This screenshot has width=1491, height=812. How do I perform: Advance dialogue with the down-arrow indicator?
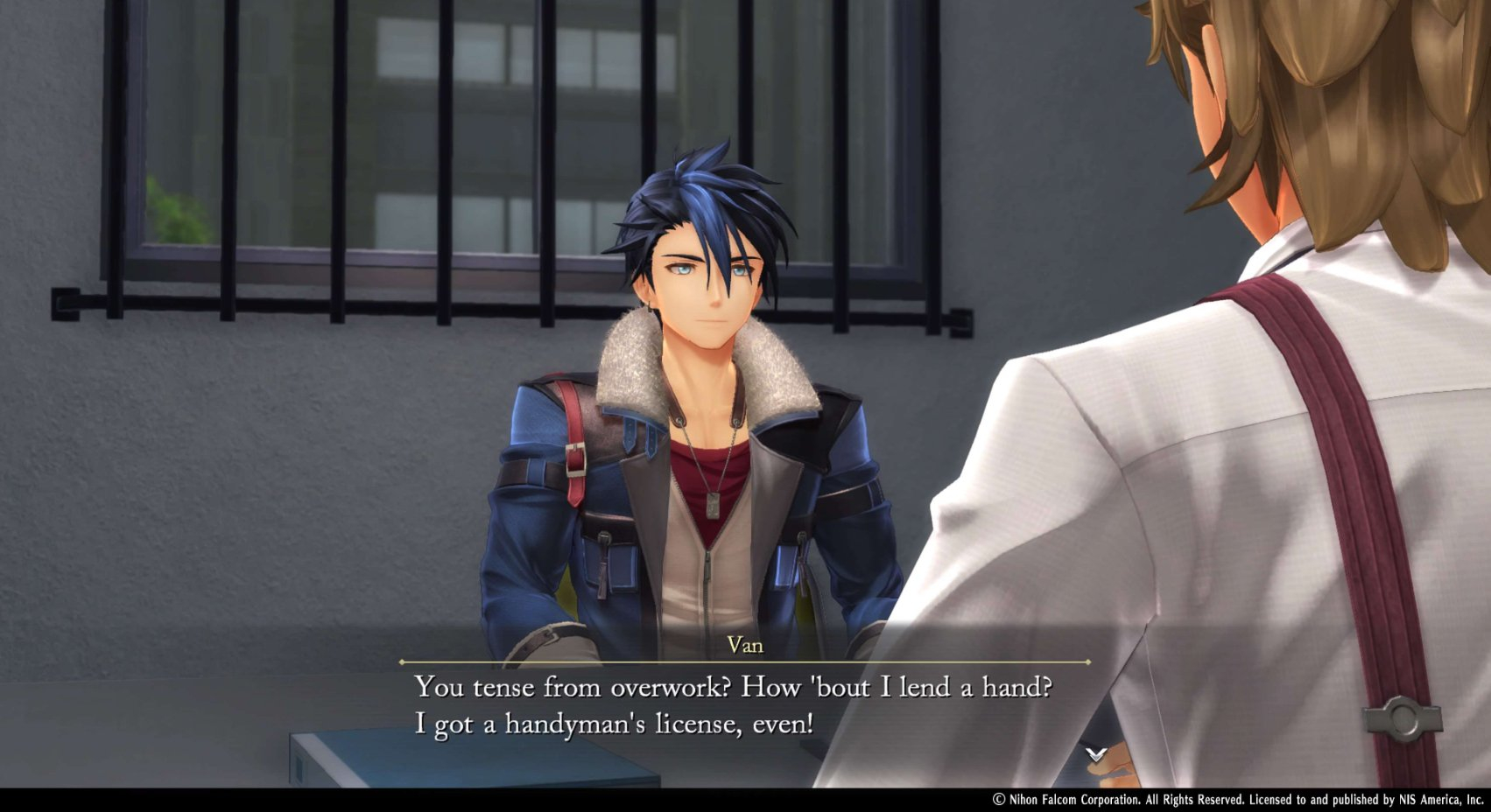pos(1095,753)
